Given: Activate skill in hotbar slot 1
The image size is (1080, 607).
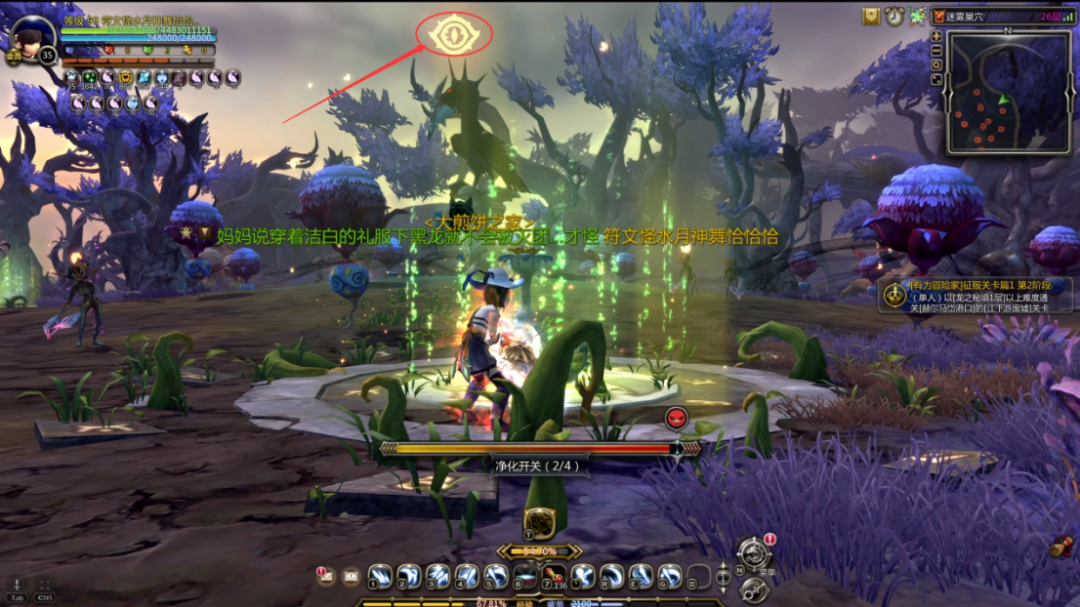Looking at the screenshot, I should (x=380, y=576).
